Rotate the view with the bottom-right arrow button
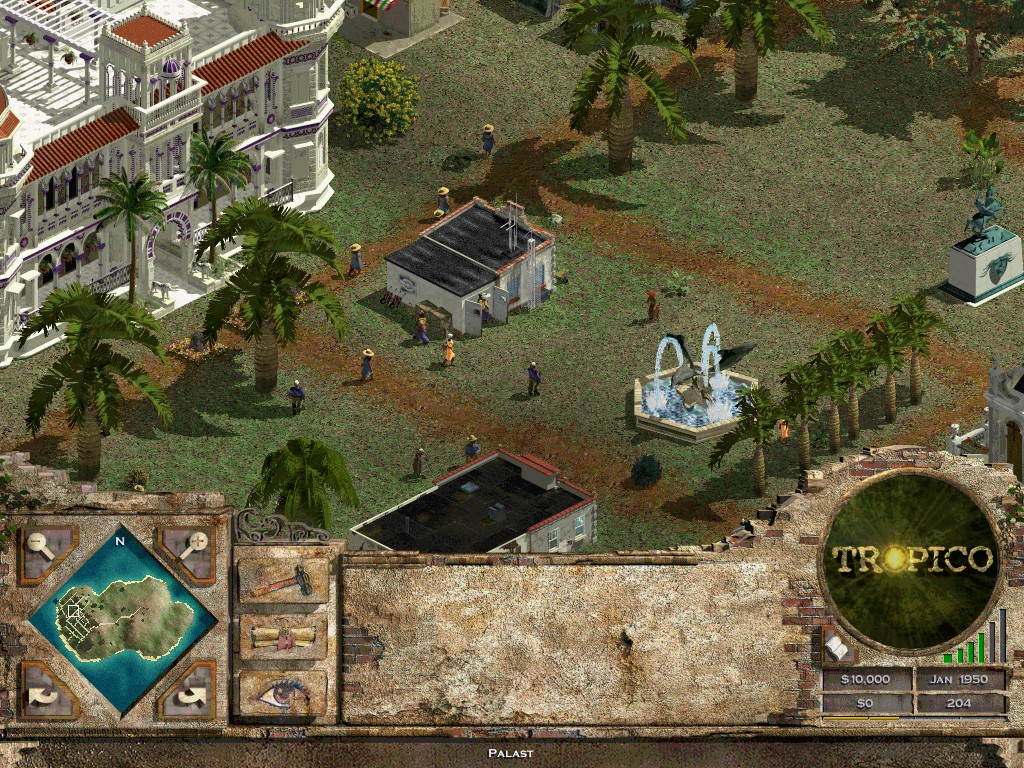This screenshot has width=1024, height=768. click(188, 690)
